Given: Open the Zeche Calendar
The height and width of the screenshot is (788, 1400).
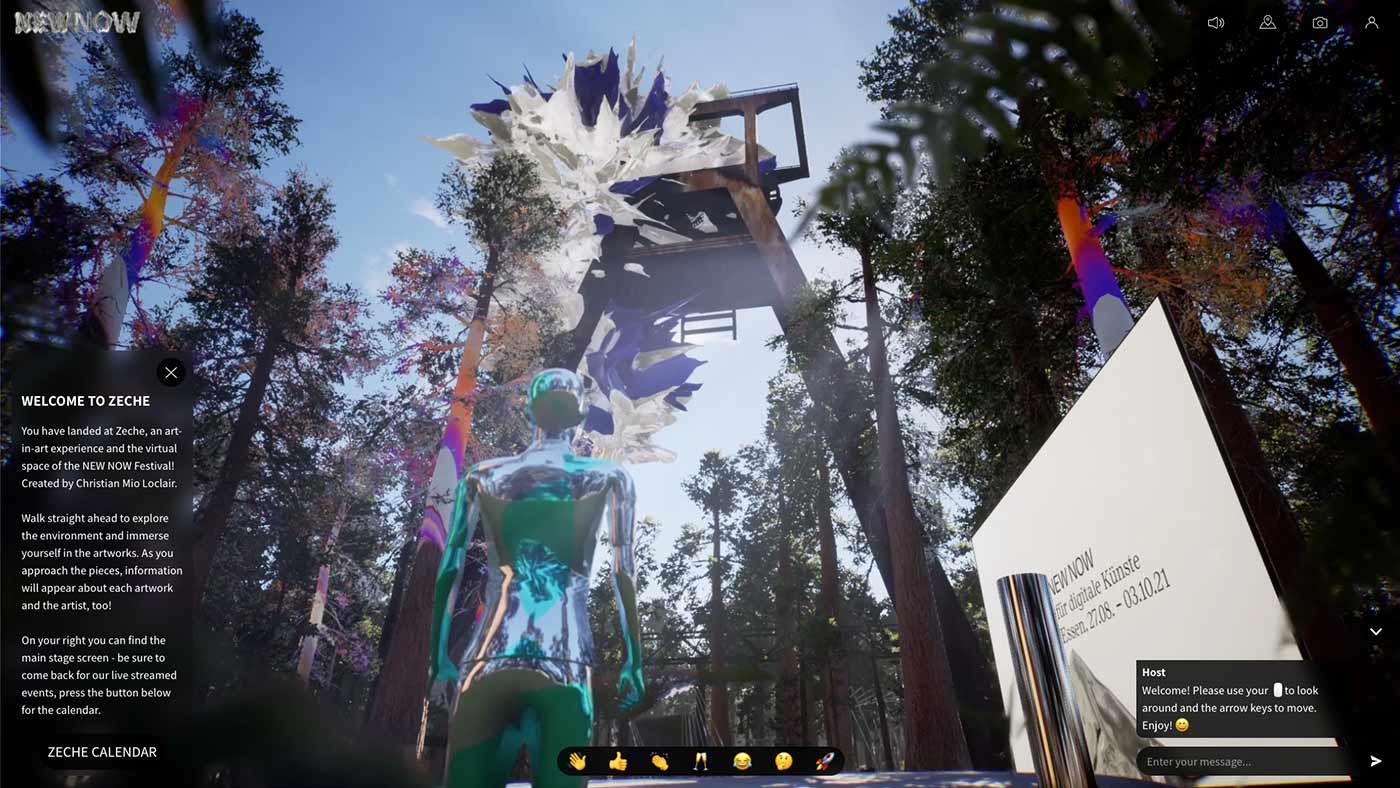Looking at the screenshot, I should coord(102,752).
